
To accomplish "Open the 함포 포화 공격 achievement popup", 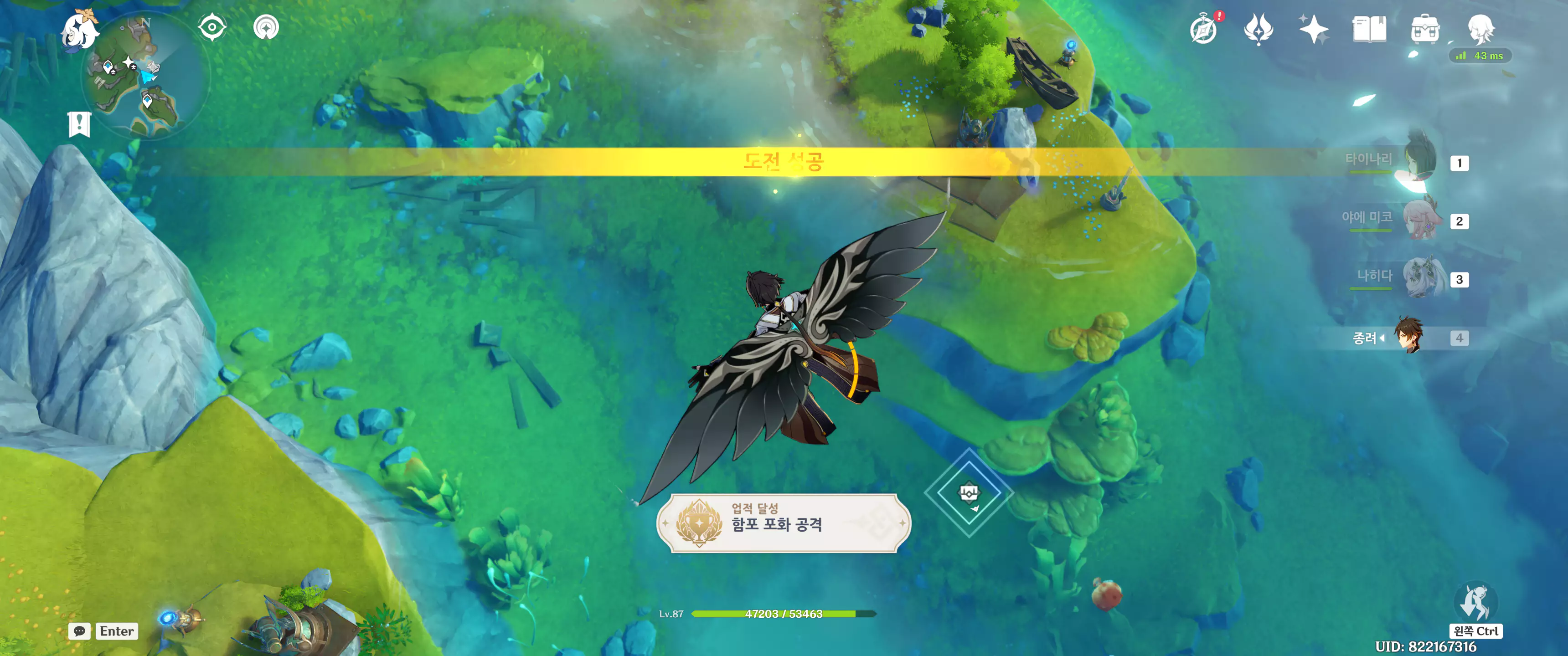I will point(784,523).
